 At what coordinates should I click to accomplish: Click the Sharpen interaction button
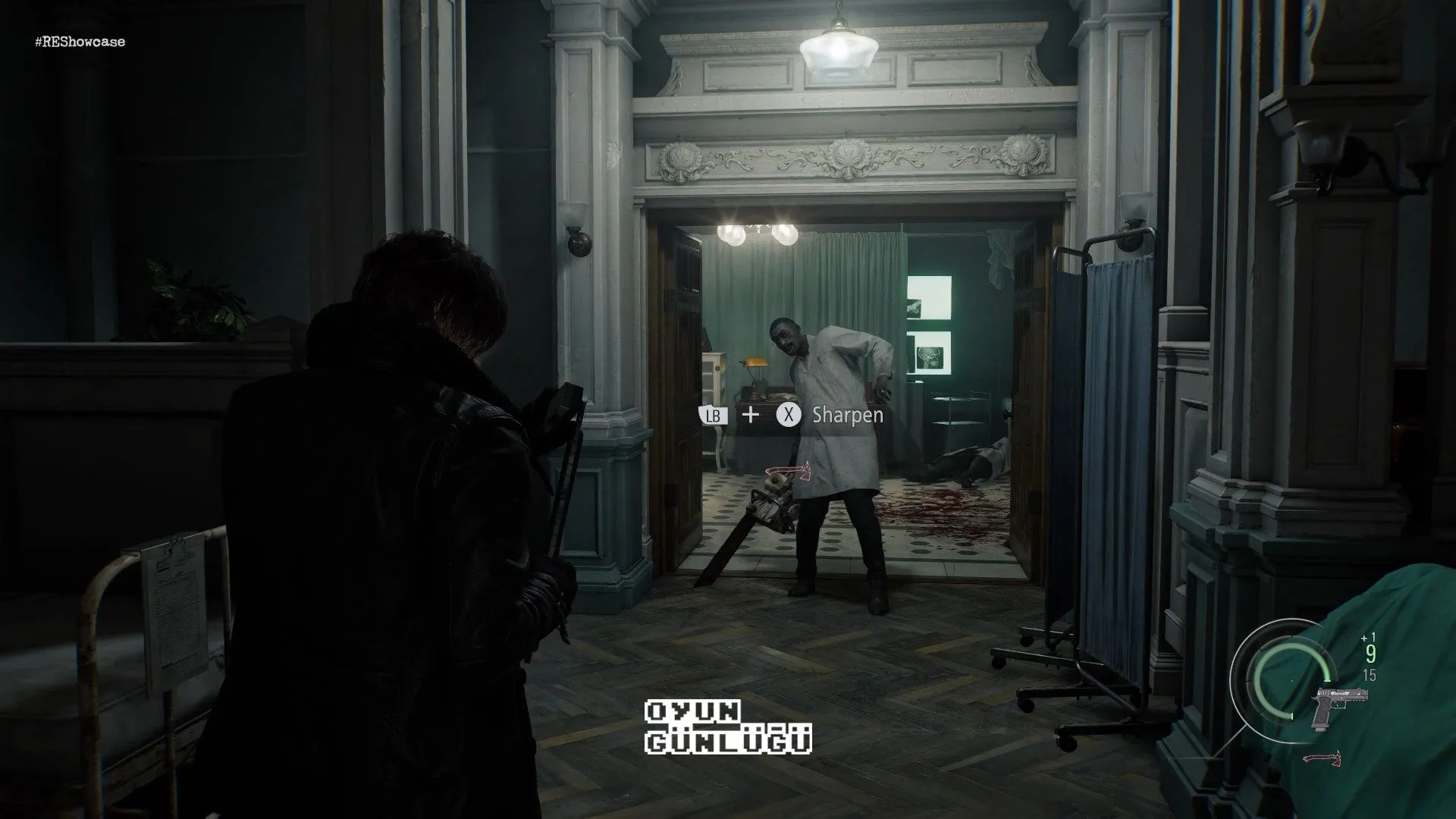pos(789,416)
